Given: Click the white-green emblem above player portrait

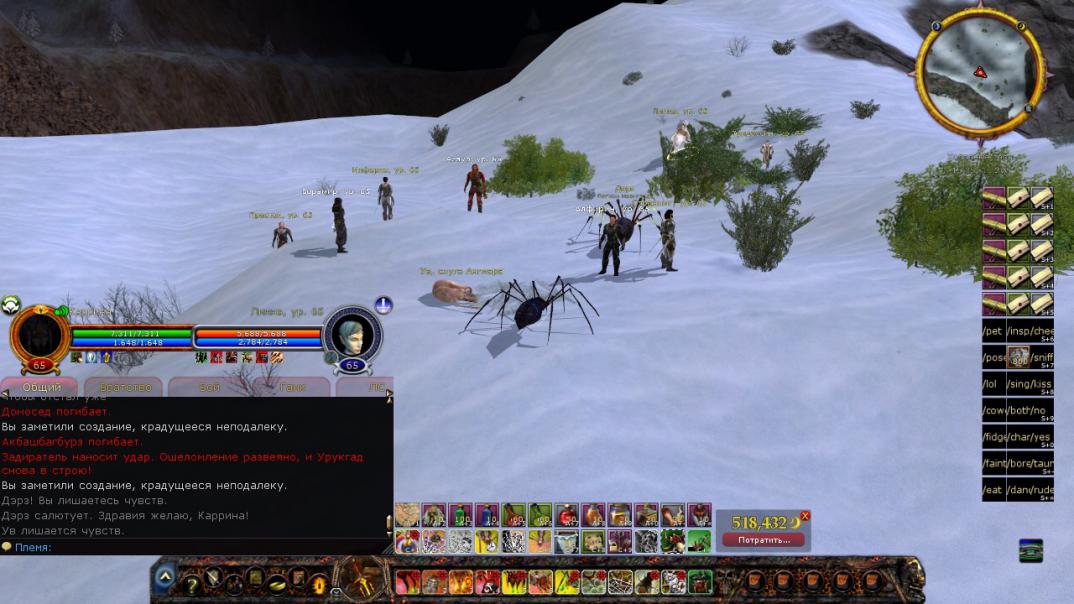Looking at the screenshot, I should 10,304.
